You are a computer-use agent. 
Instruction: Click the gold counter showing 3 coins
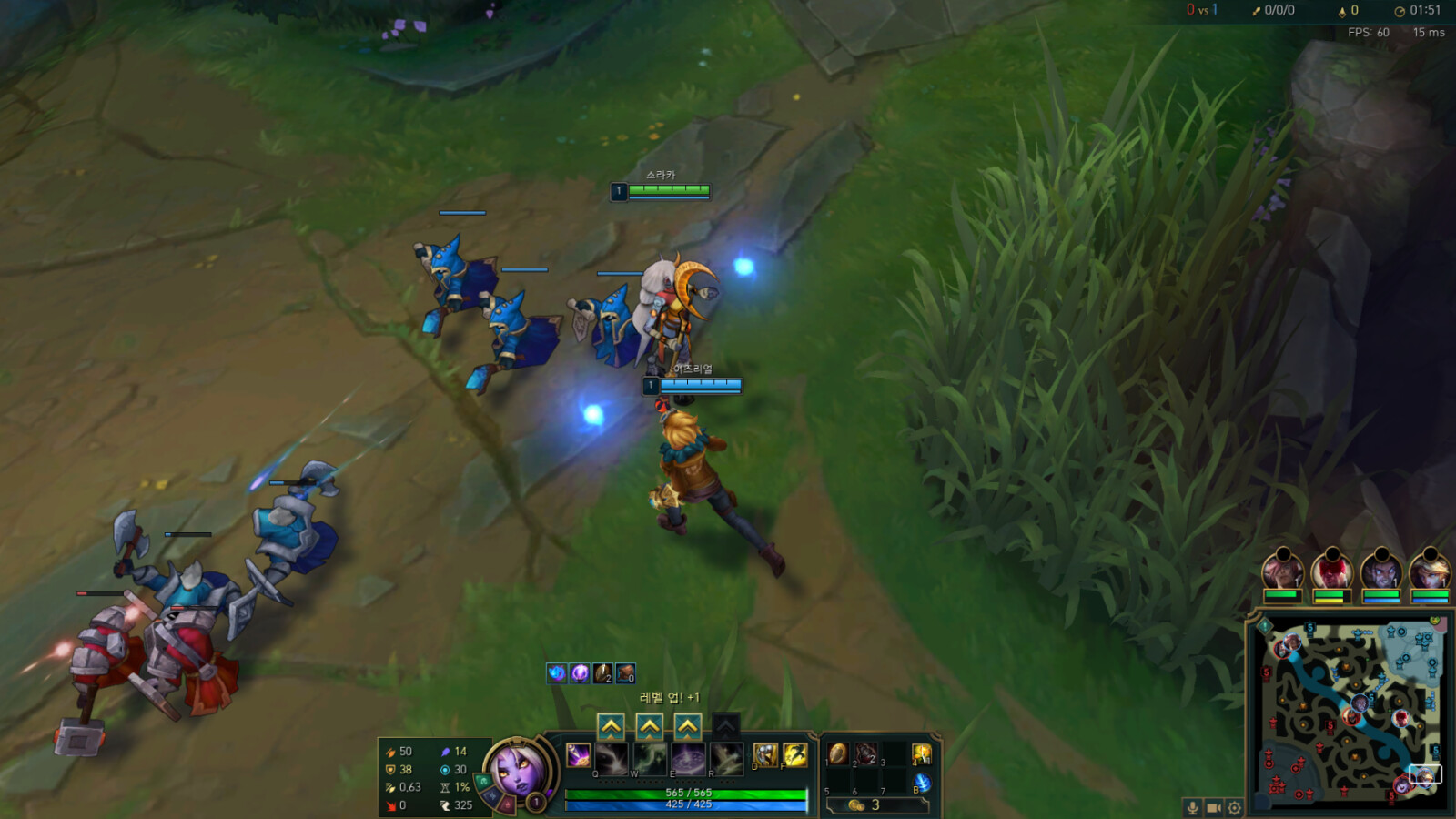864,804
